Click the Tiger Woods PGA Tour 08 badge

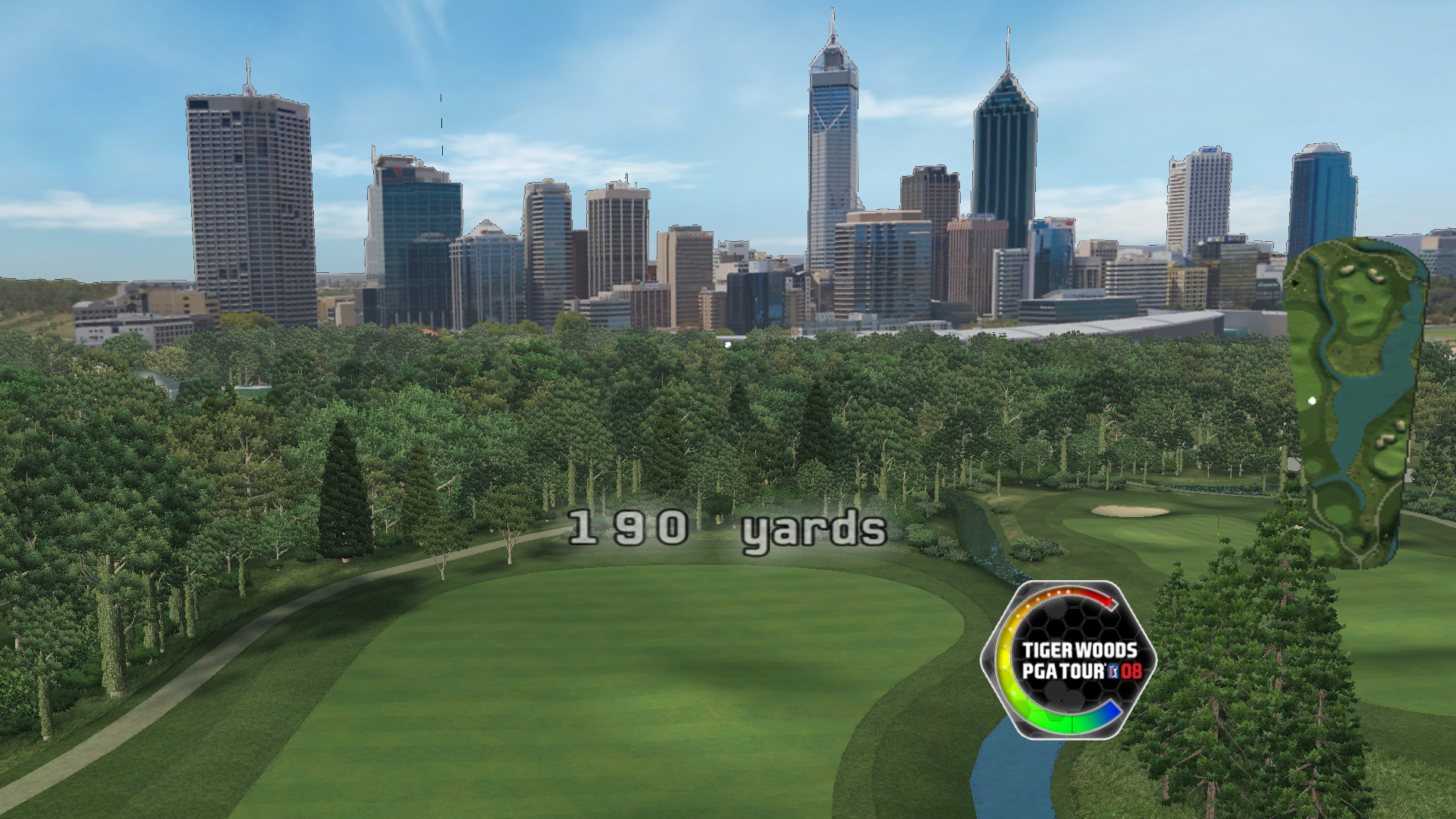click(1069, 660)
